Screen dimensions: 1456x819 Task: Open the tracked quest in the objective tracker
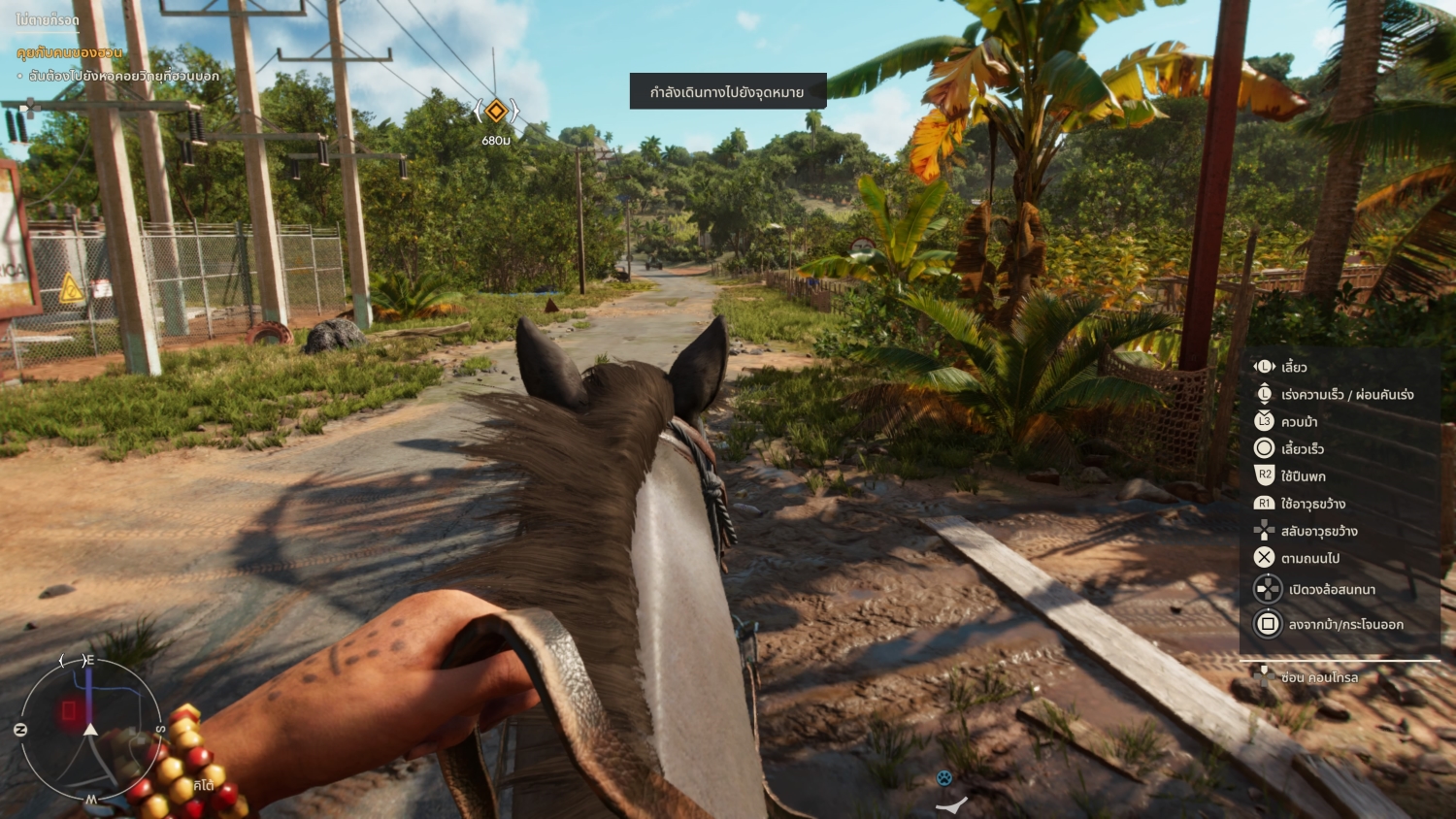coord(70,52)
